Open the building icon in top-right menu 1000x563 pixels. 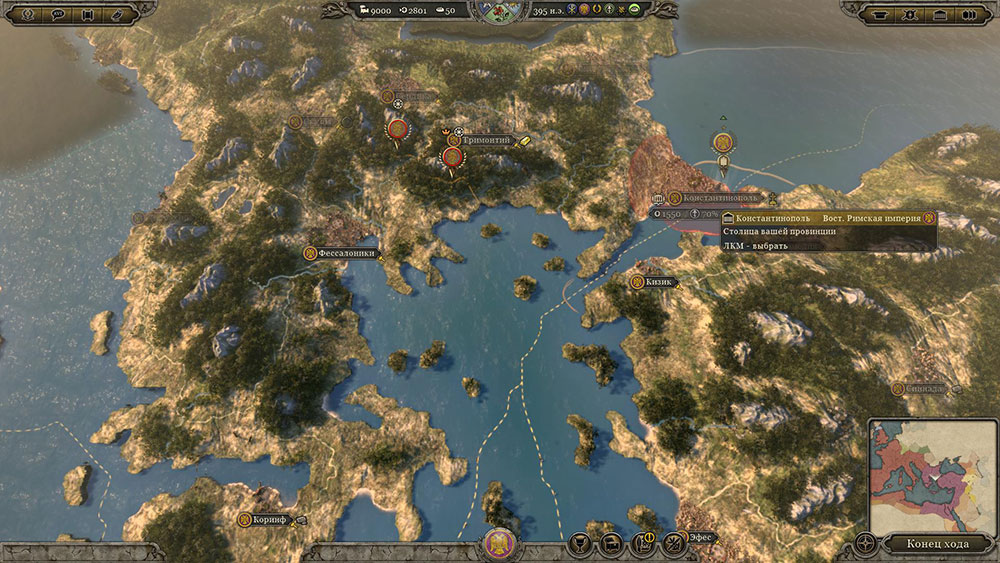click(940, 14)
